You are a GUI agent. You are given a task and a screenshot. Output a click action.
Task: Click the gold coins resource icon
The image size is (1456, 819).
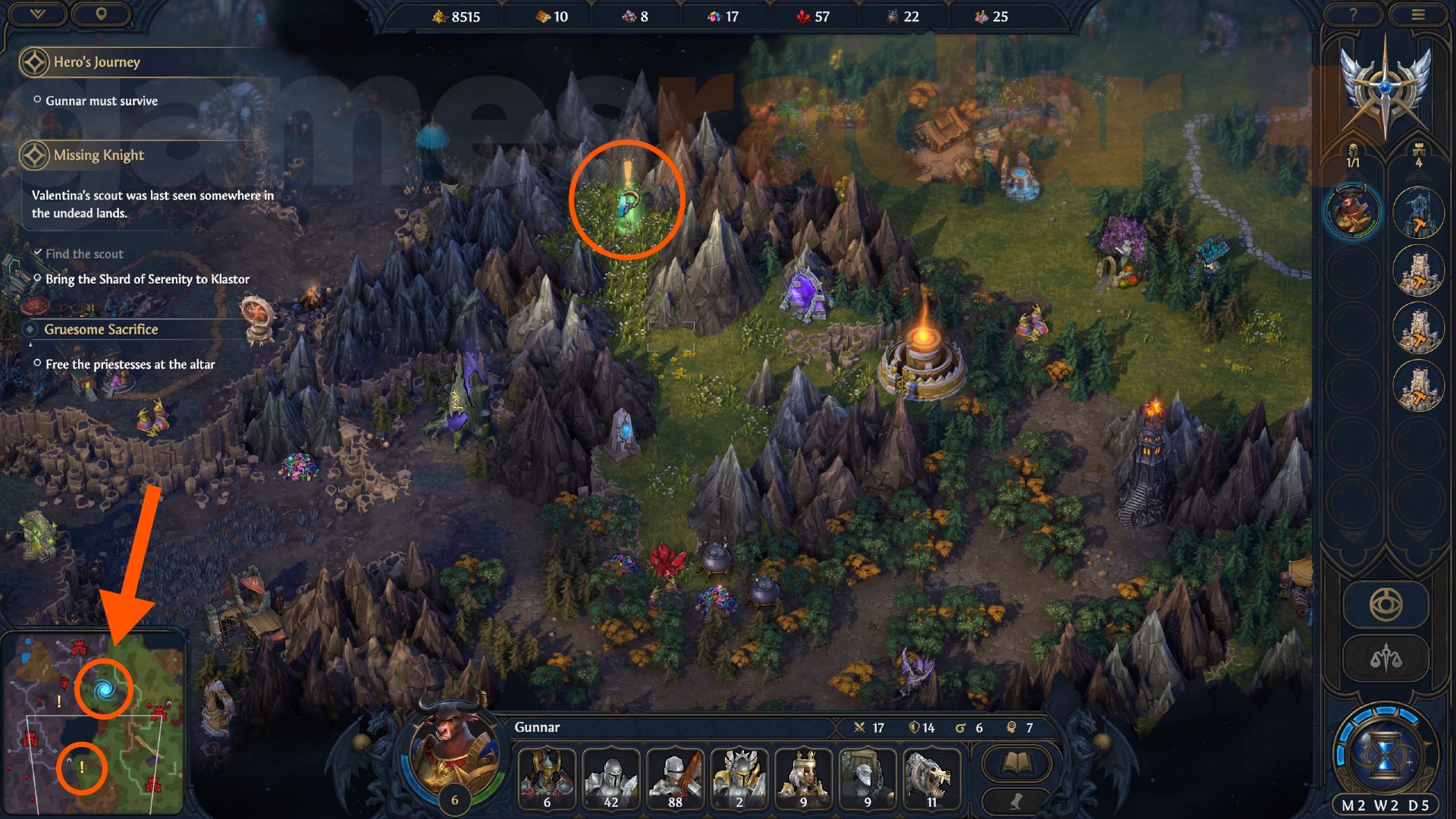(x=441, y=16)
